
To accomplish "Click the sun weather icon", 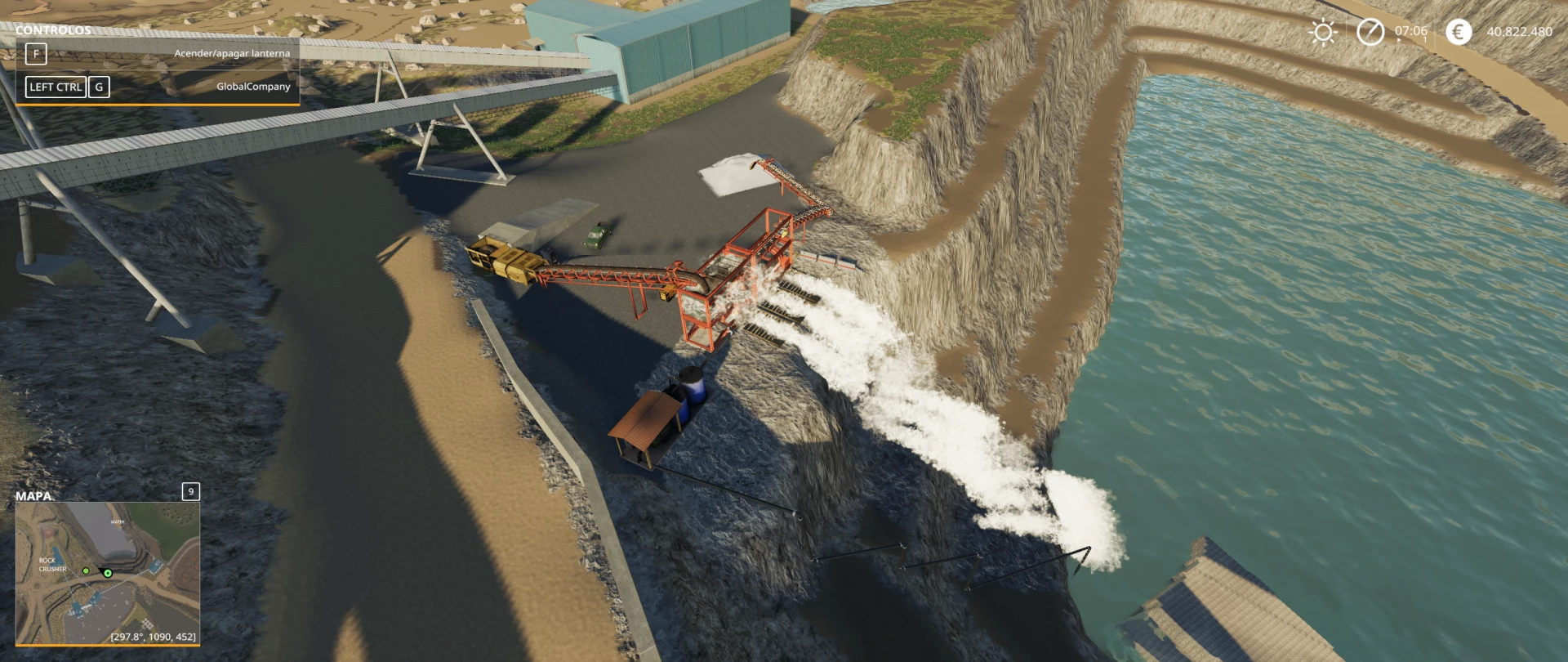I will [1322, 32].
